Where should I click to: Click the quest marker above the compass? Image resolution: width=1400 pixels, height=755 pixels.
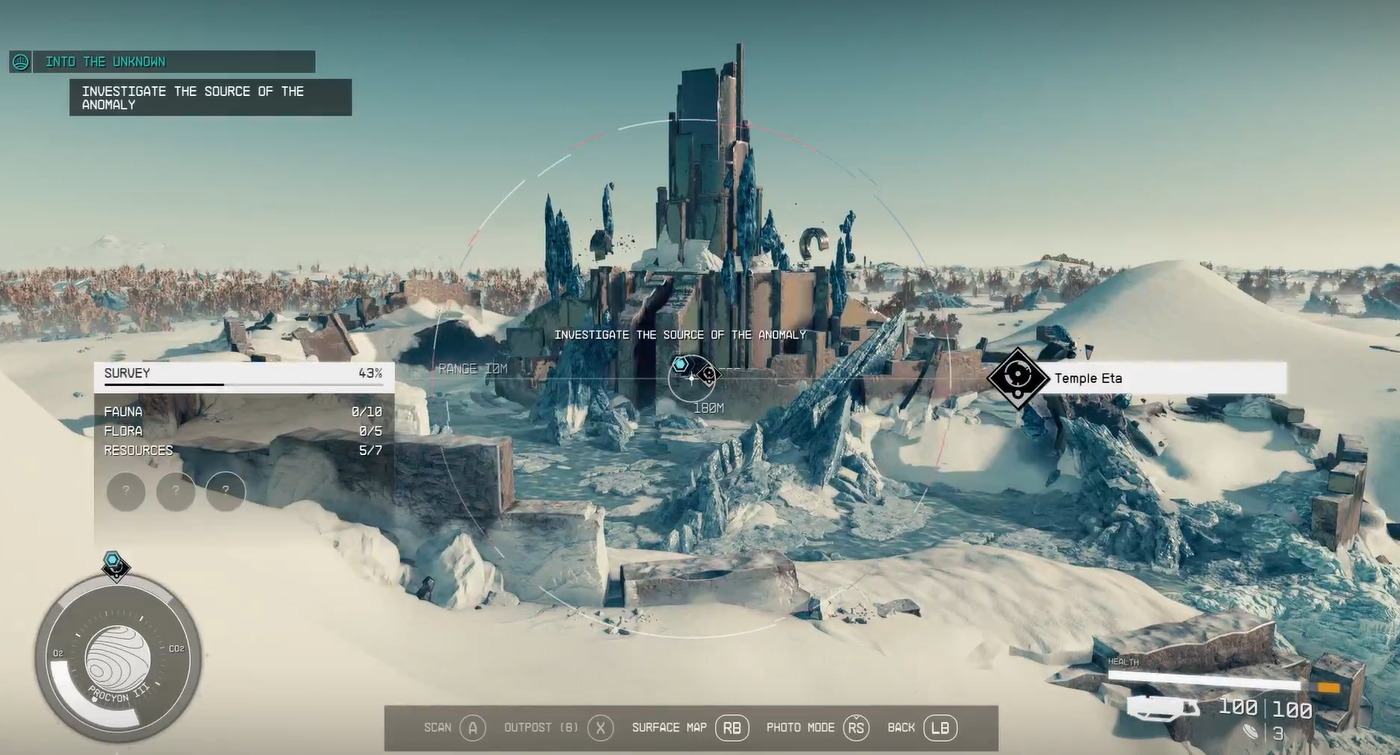(x=115, y=564)
